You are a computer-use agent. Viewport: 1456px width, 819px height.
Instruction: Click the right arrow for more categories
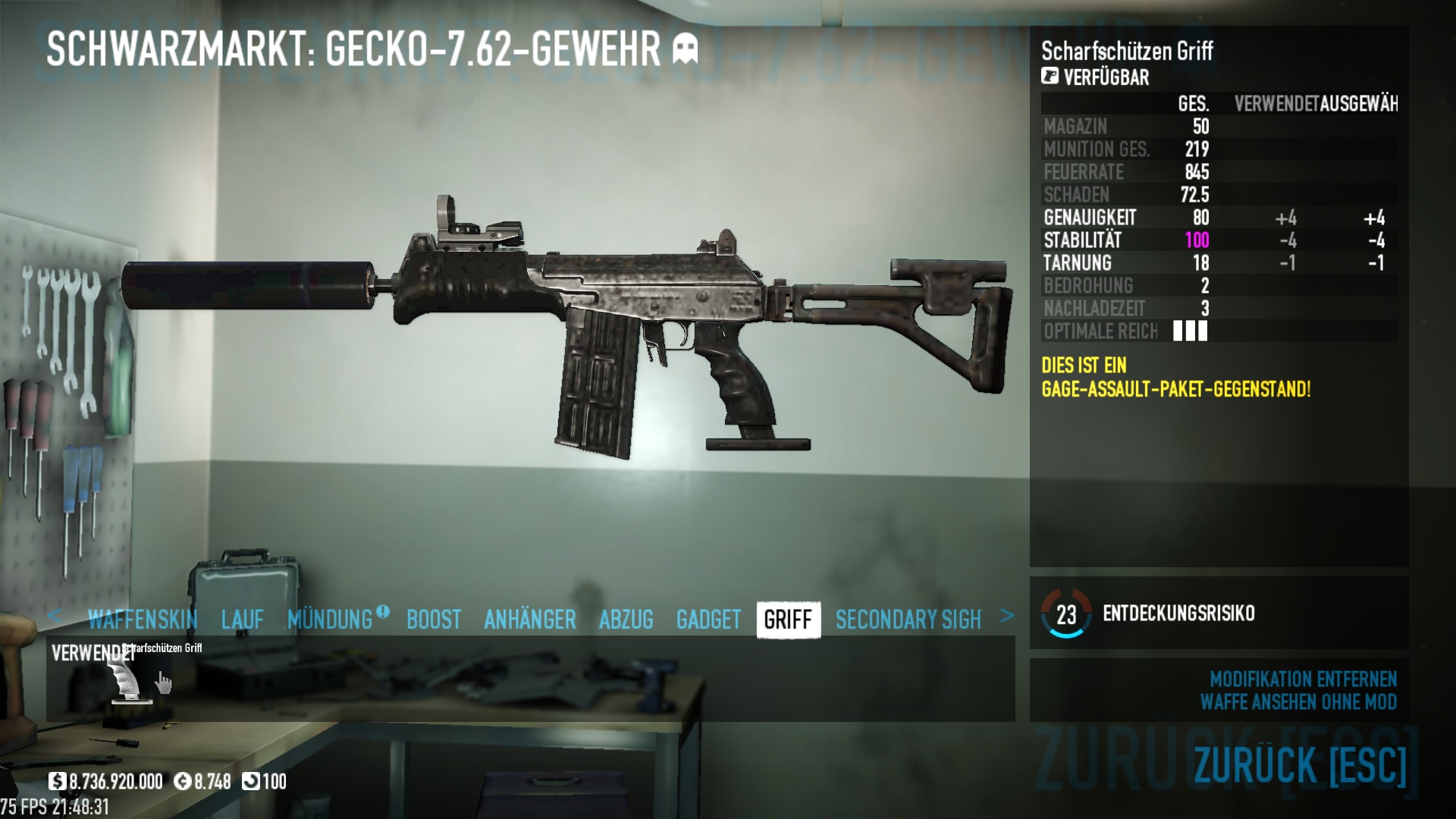pyautogui.click(x=1007, y=616)
